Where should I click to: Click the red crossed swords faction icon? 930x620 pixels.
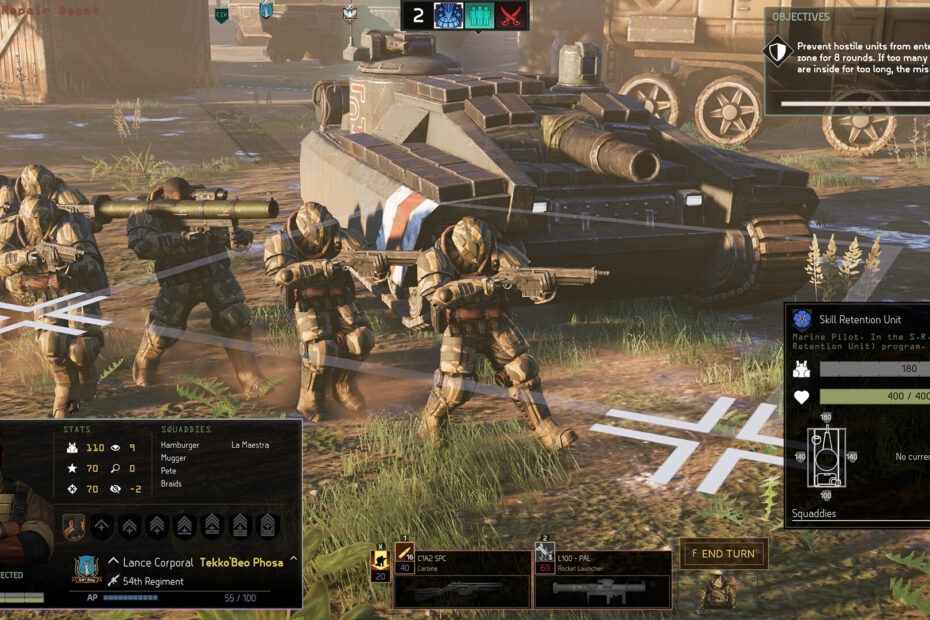click(x=512, y=15)
